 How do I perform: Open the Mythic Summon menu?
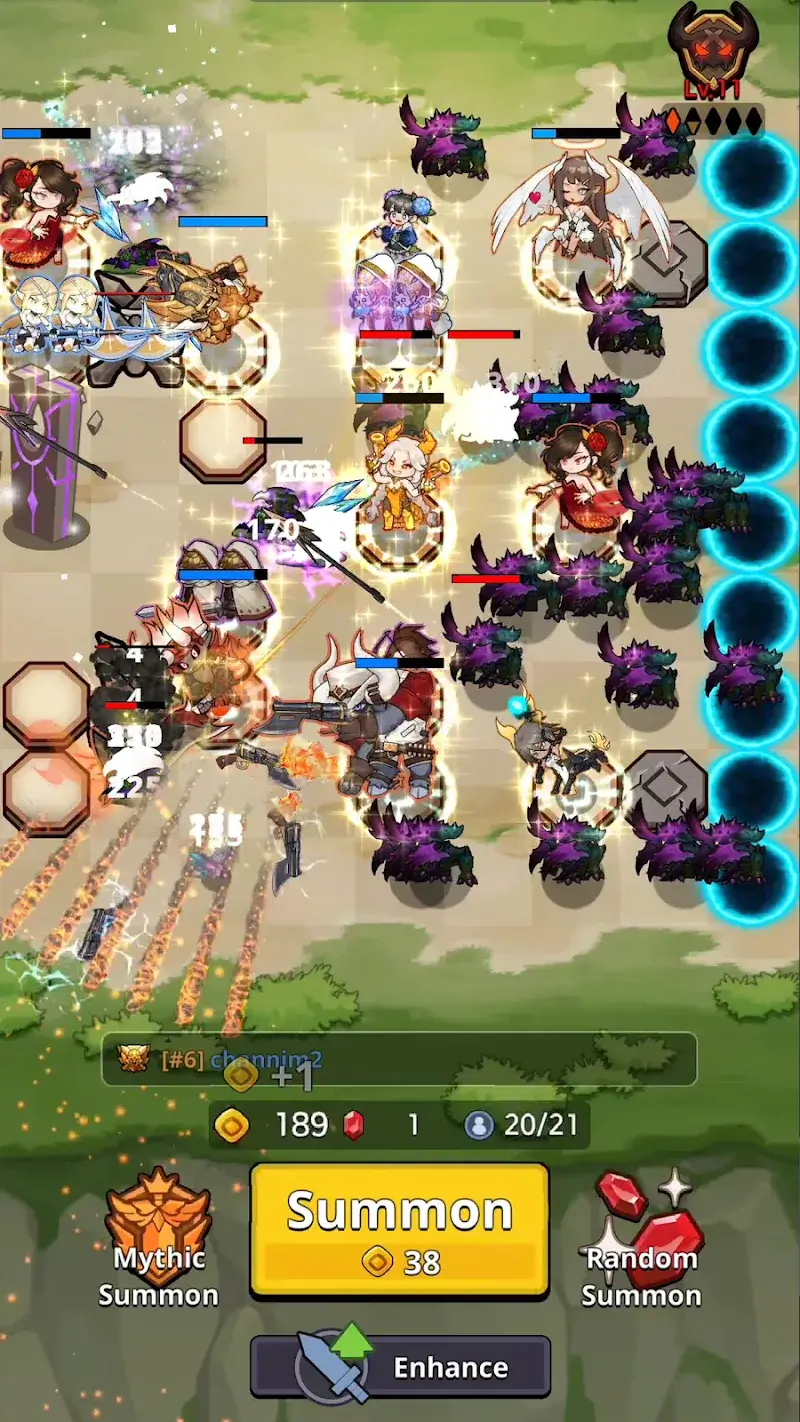pos(158,1240)
